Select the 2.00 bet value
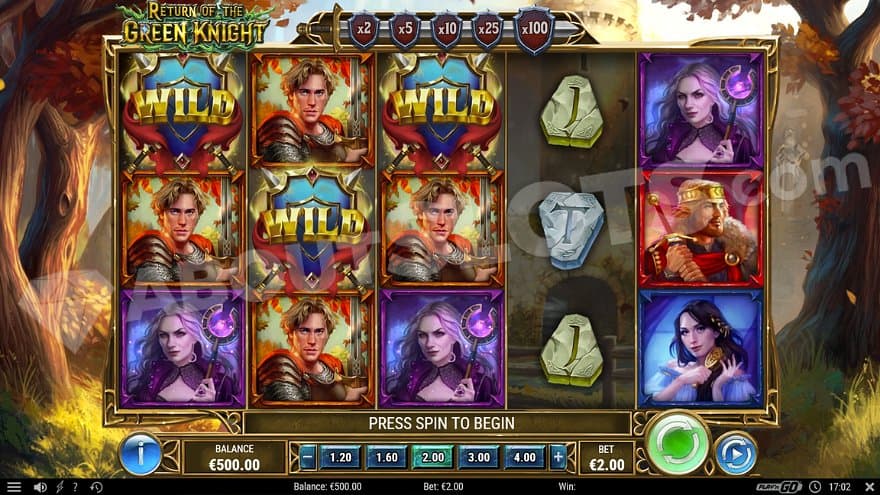 pyautogui.click(x=432, y=457)
